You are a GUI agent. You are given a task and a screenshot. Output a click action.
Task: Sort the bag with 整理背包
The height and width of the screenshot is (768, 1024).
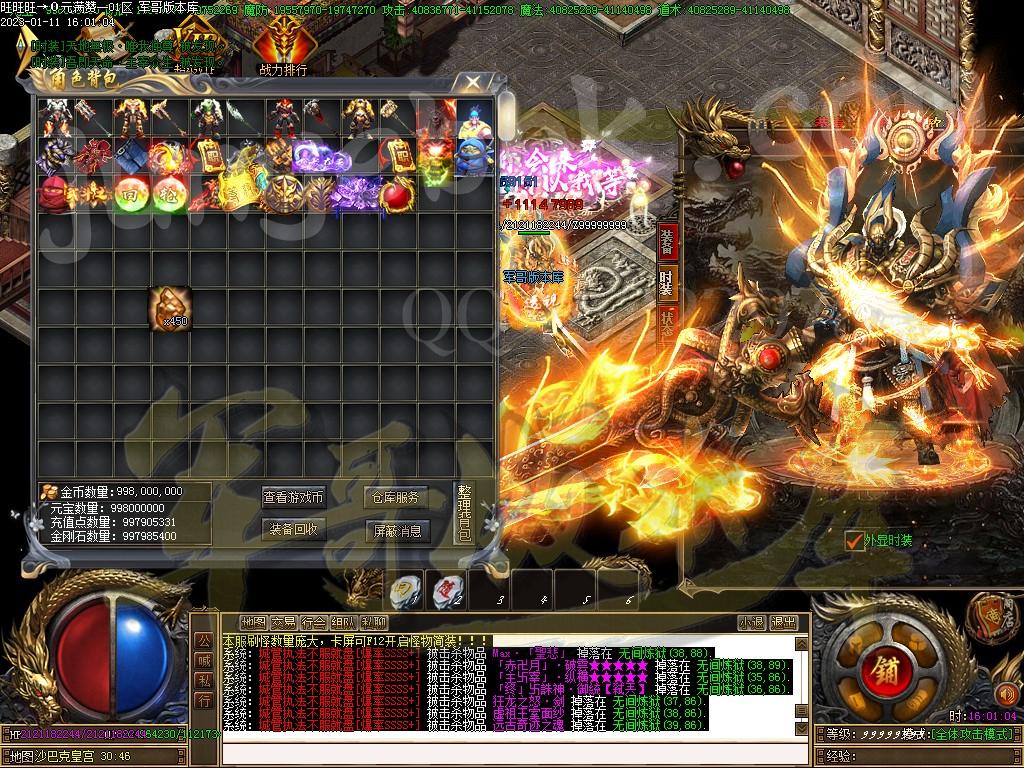[x=464, y=513]
